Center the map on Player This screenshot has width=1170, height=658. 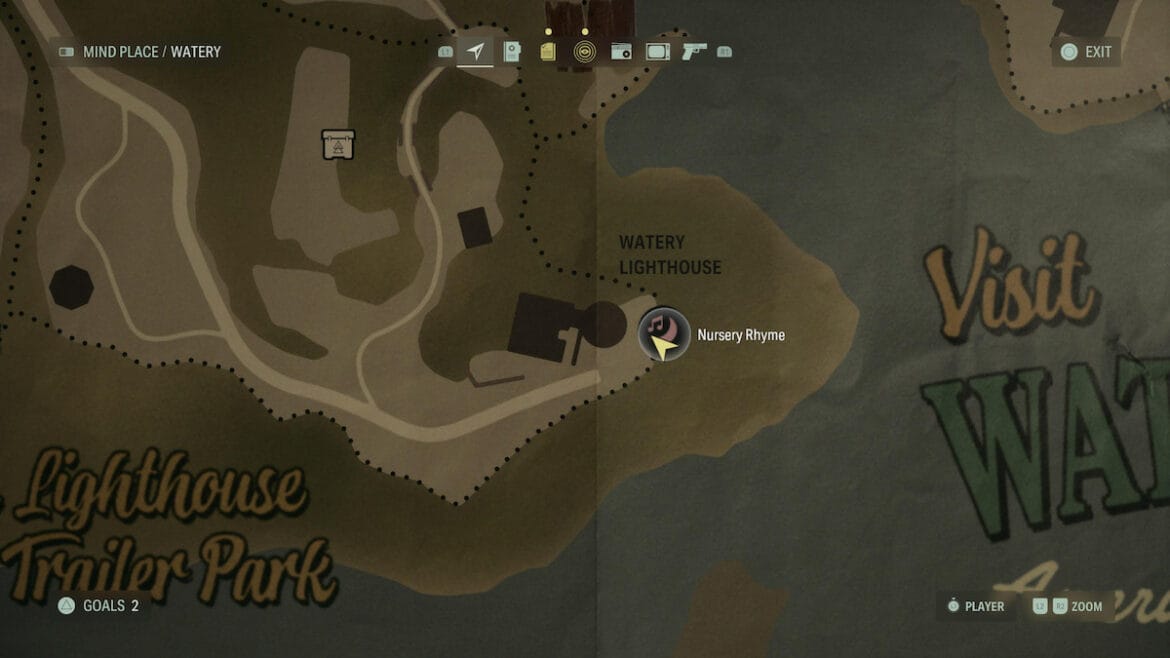tap(975, 606)
